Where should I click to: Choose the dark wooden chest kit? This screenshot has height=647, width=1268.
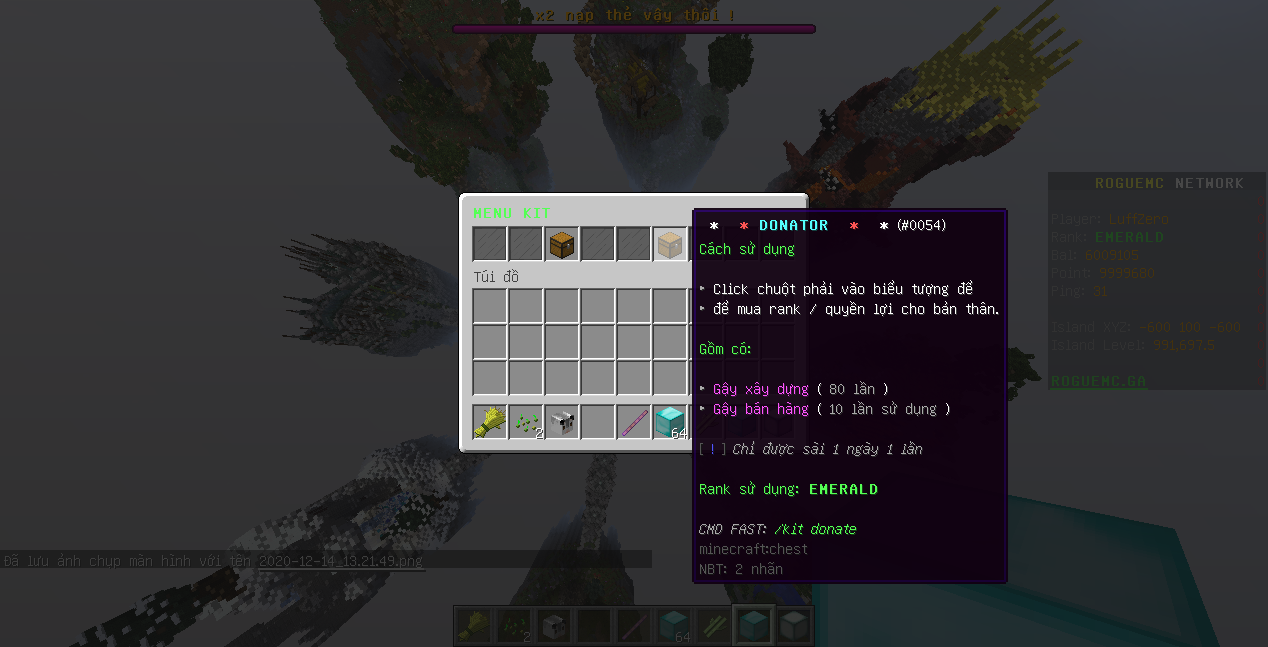pyautogui.click(x=562, y=245)
